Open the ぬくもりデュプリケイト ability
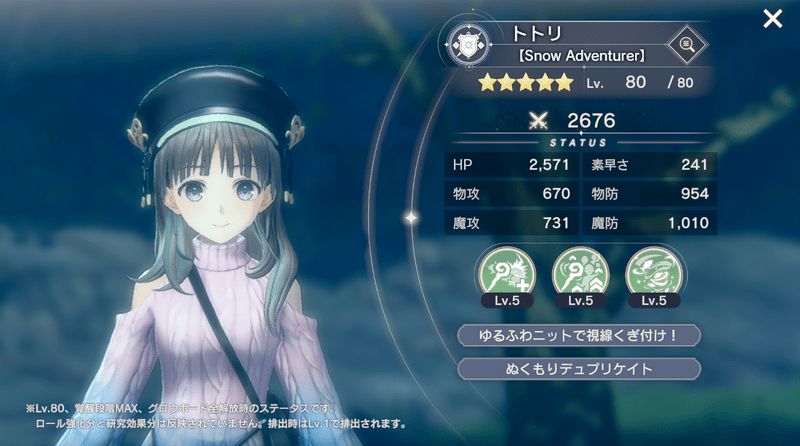 (578, 369)
